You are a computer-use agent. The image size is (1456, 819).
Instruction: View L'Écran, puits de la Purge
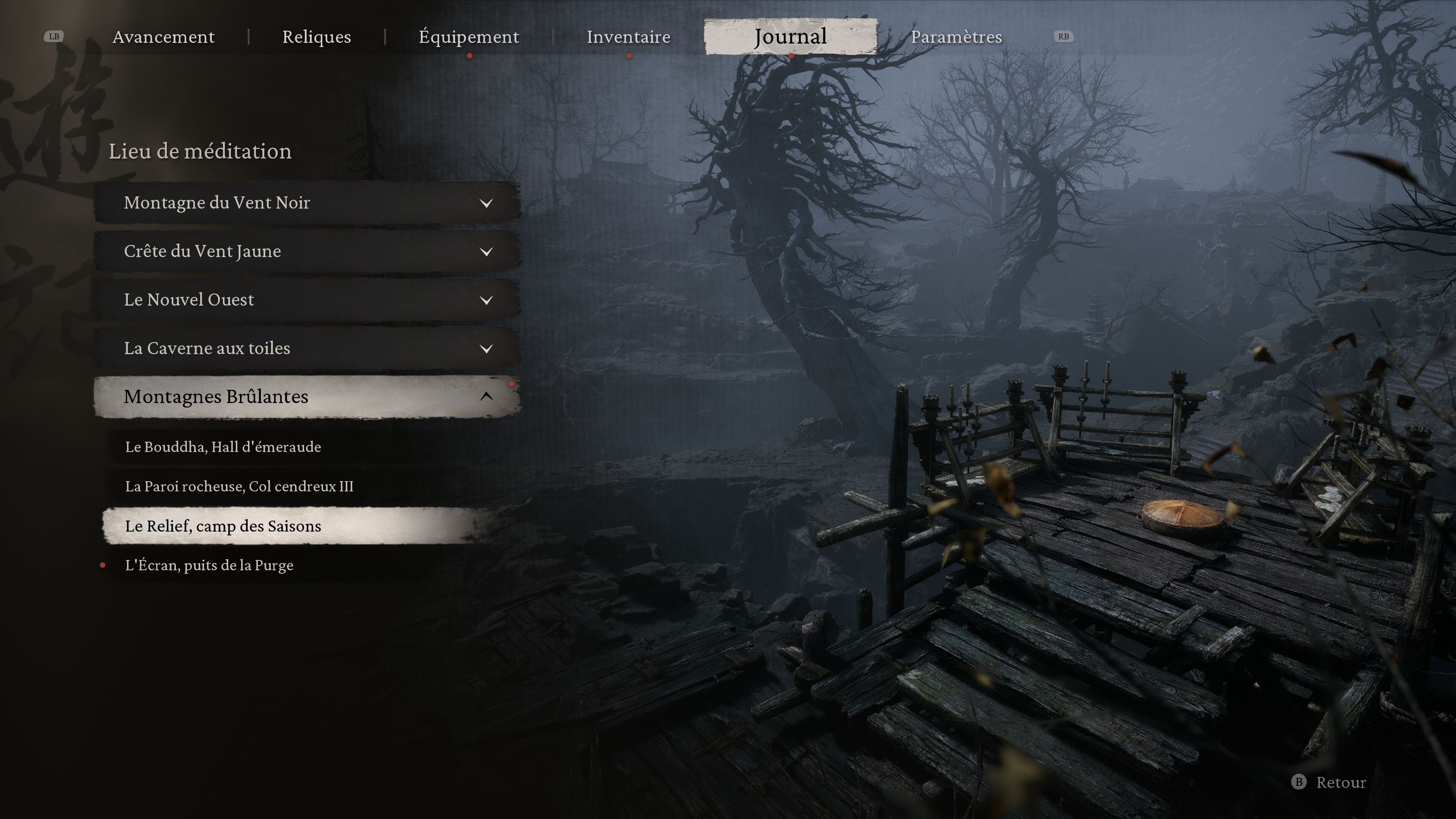click(209, 565)
